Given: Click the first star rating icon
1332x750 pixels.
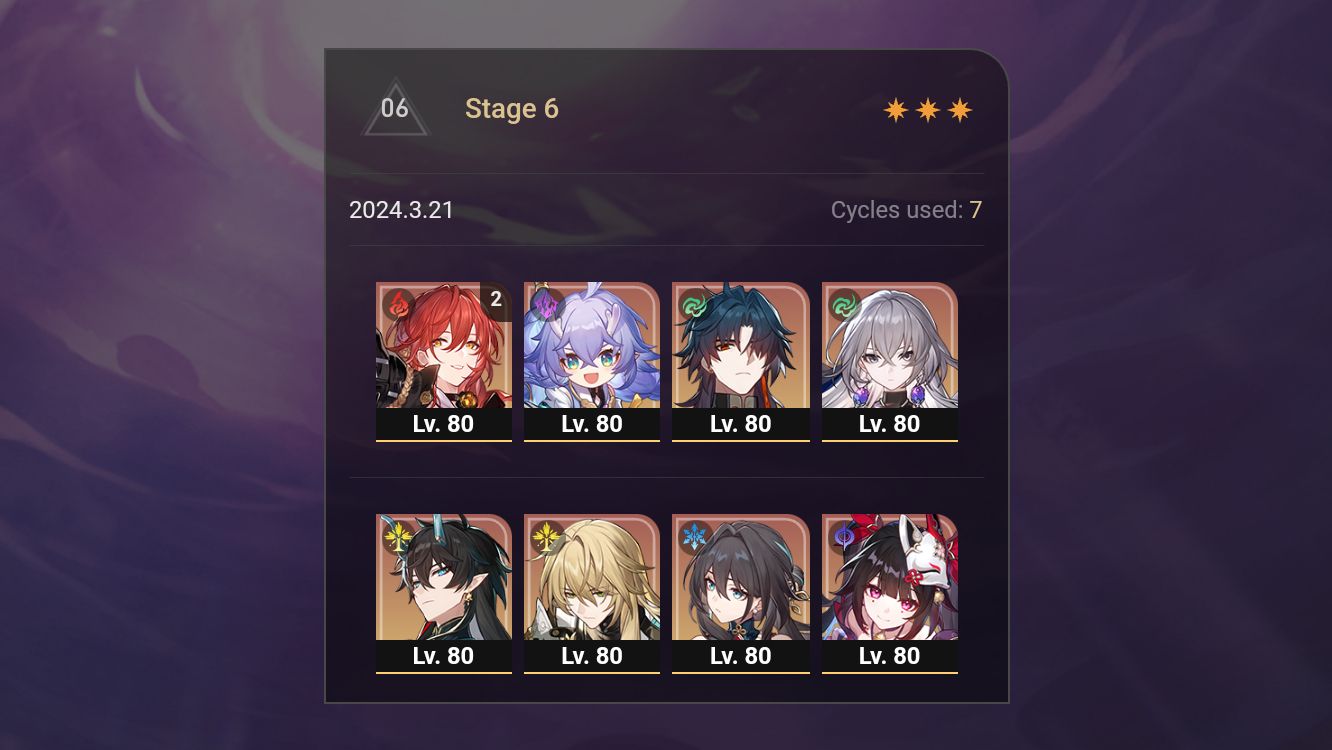Looking at the screenshot, I should coord(896,109).
